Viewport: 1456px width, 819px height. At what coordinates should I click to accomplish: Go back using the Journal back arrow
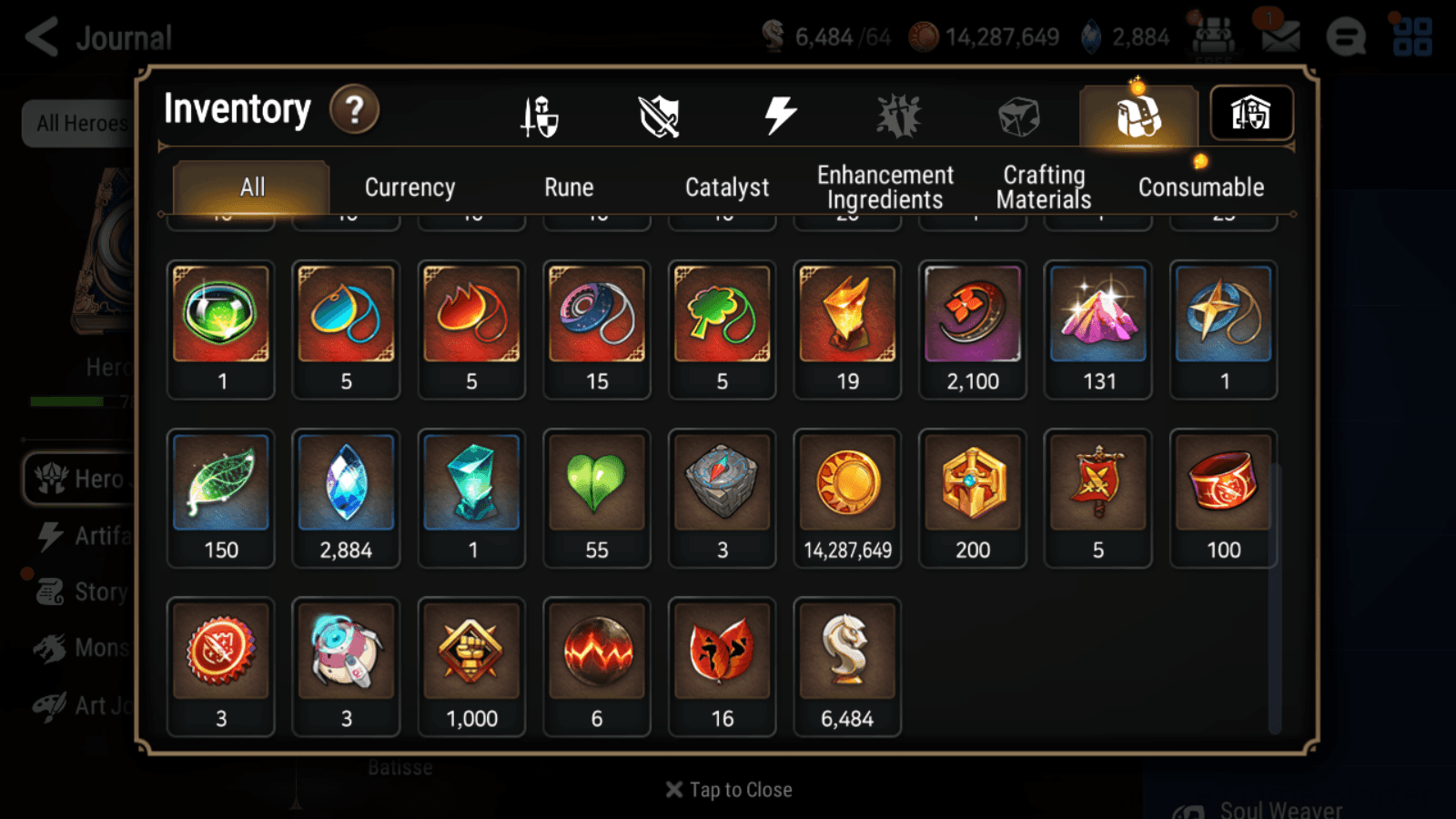(40, 36)
